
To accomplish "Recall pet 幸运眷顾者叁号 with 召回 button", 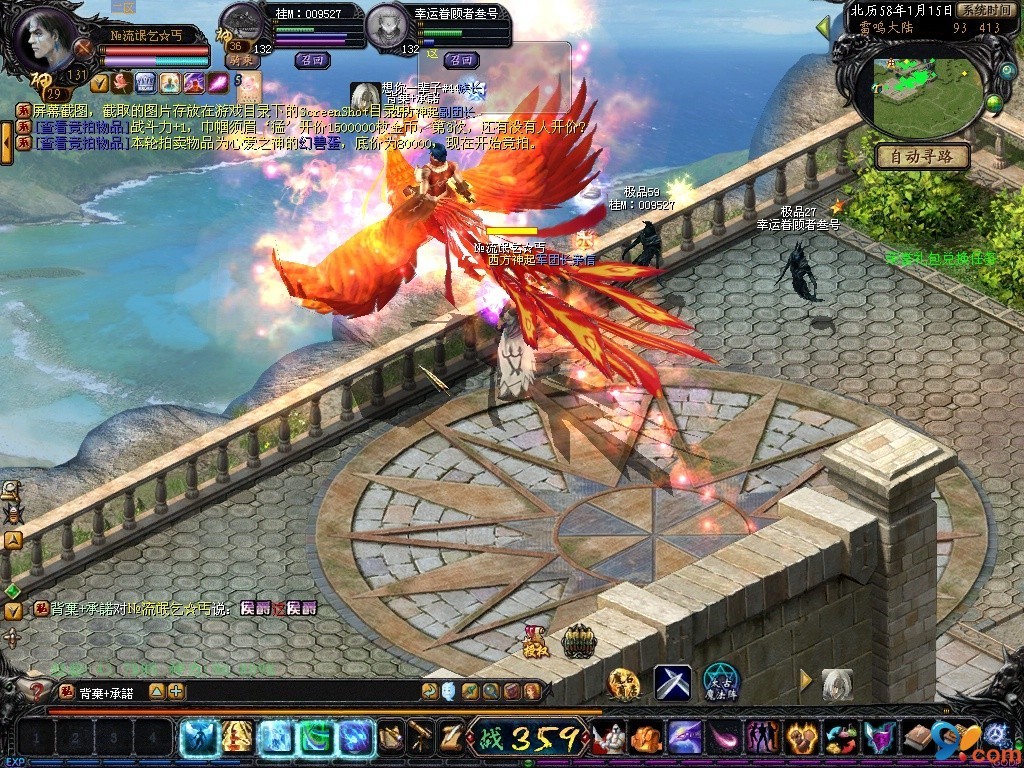I will coord(460,59).
